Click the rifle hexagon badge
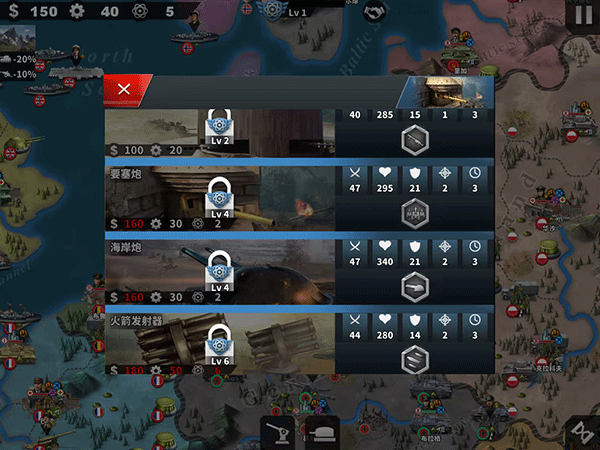This screenshot has width=600, height=450. pos(415,141)
